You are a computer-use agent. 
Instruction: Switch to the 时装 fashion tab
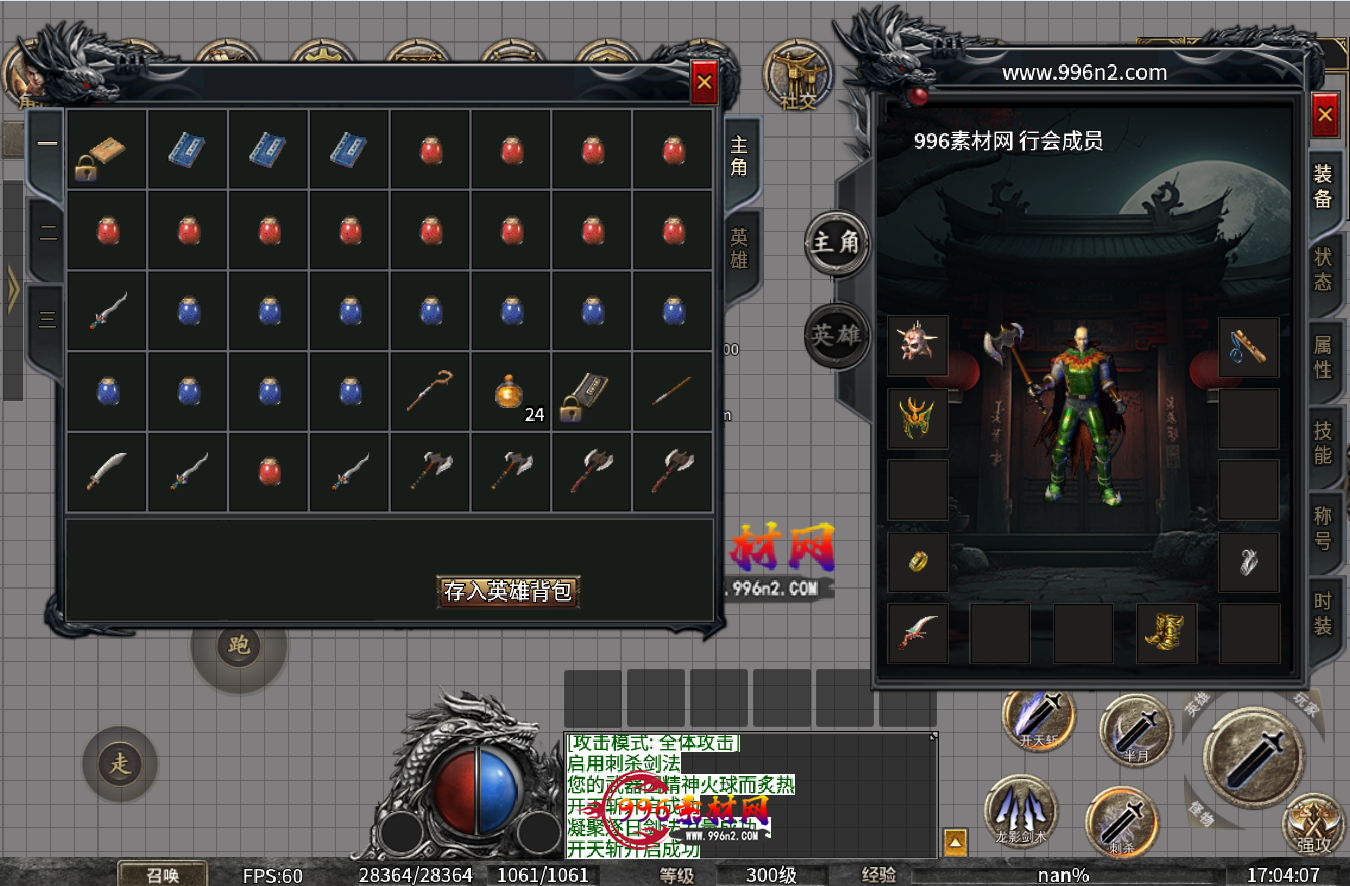tap(1323, 614)
